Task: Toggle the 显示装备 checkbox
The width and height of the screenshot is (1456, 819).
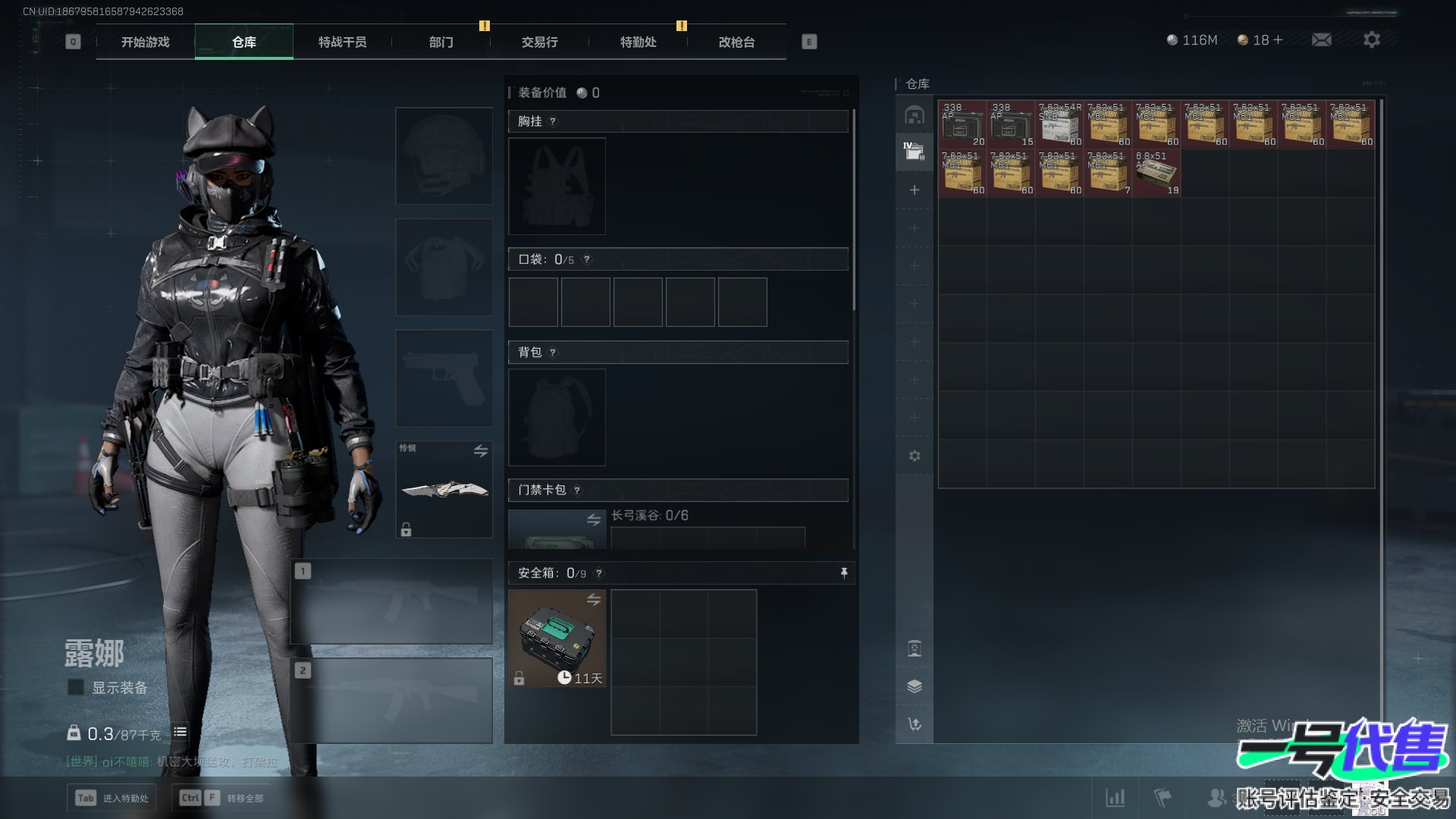Action: 76,688
